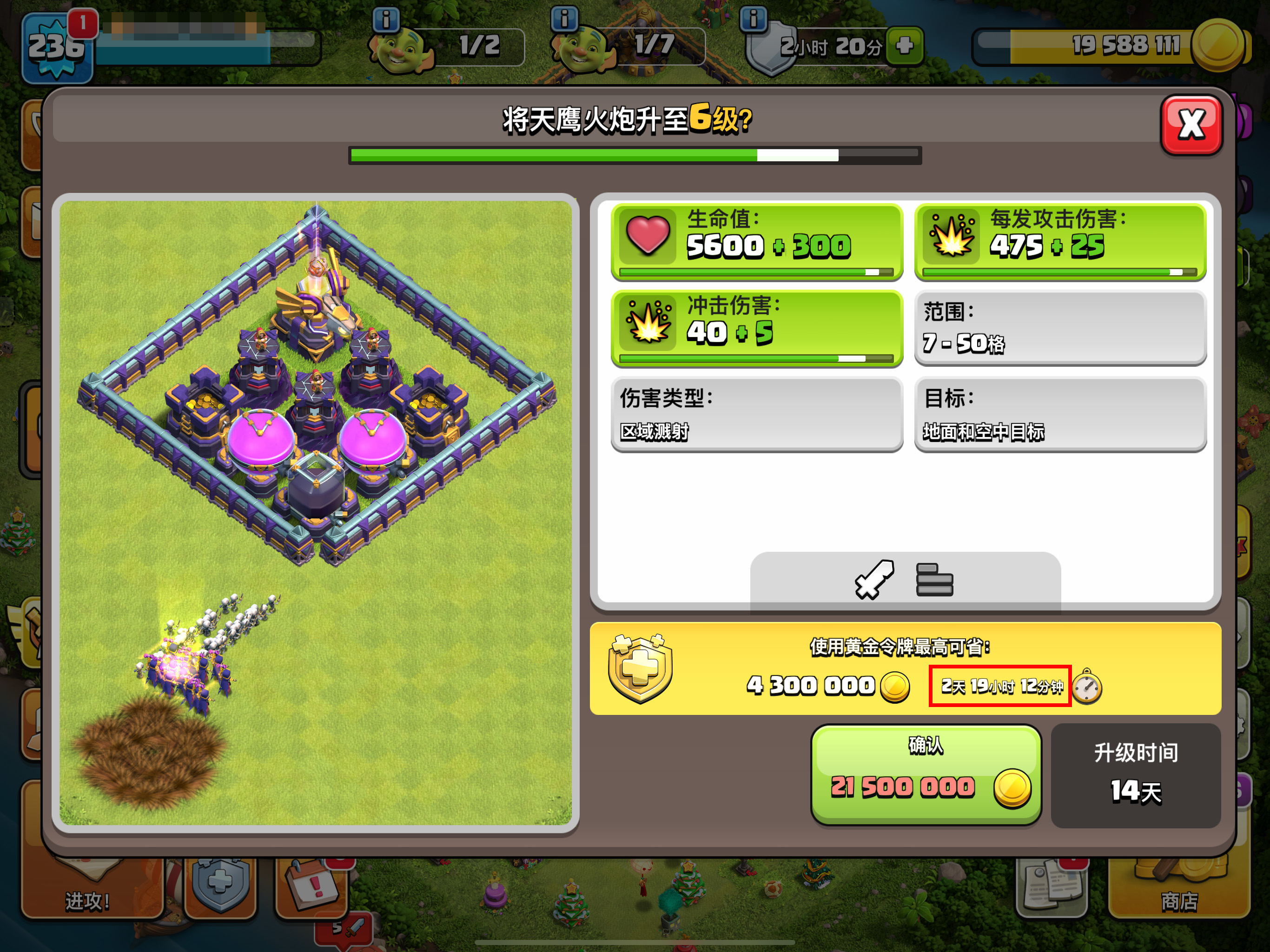Select the 每发攻击伤害 damage stat panel
The image size is (1270, 952).
1060,242
